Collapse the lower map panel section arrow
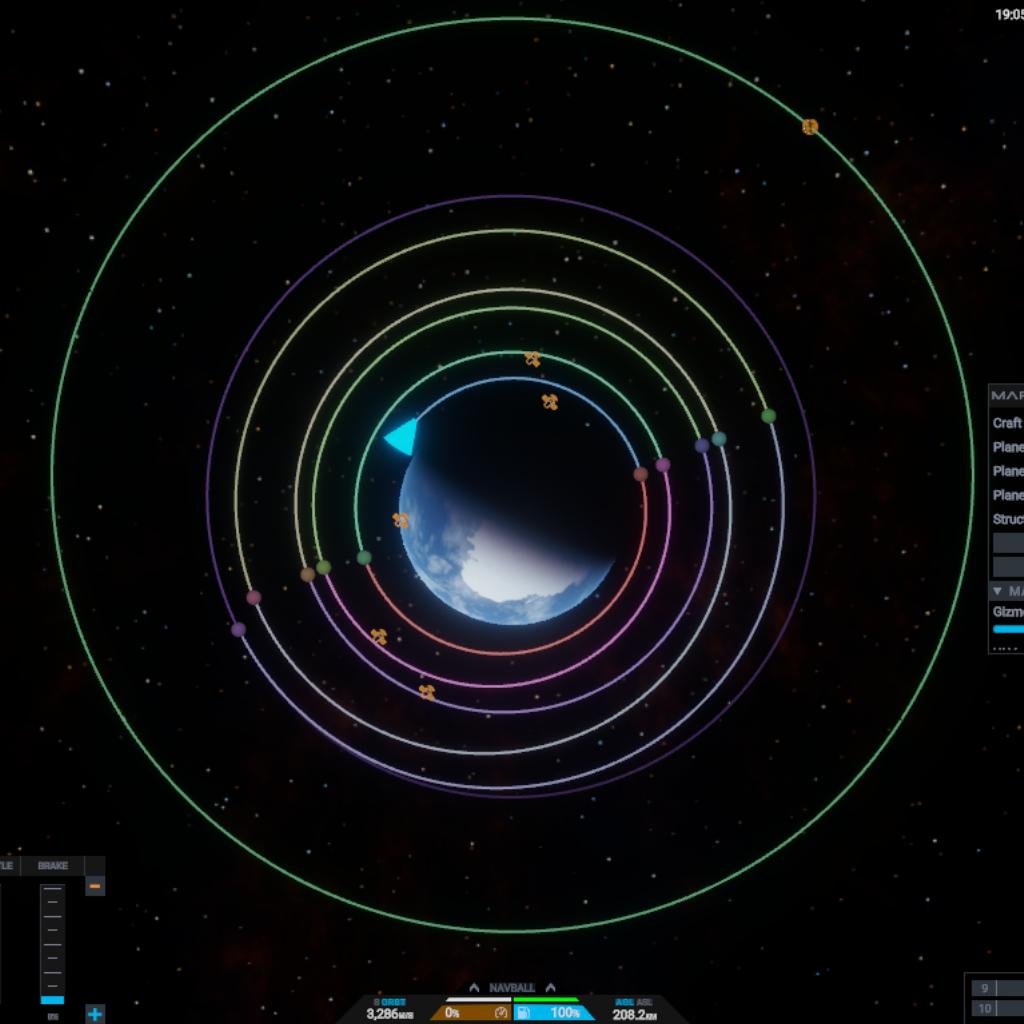 997,591
